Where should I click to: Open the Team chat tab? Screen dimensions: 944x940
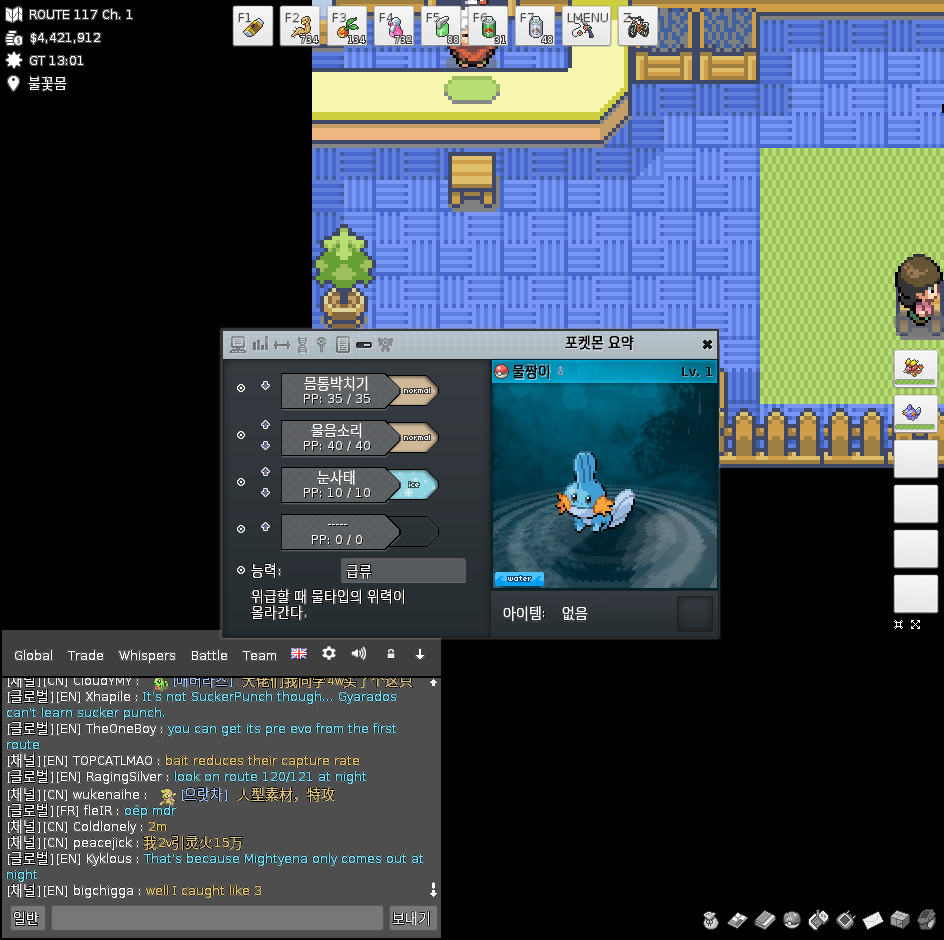pos(259,655)
